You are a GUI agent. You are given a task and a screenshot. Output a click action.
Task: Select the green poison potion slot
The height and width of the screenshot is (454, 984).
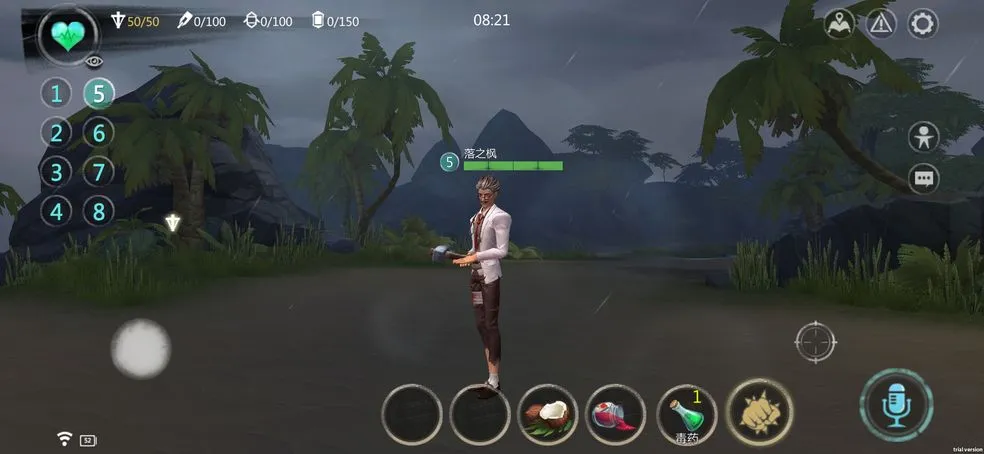(687, 414)
